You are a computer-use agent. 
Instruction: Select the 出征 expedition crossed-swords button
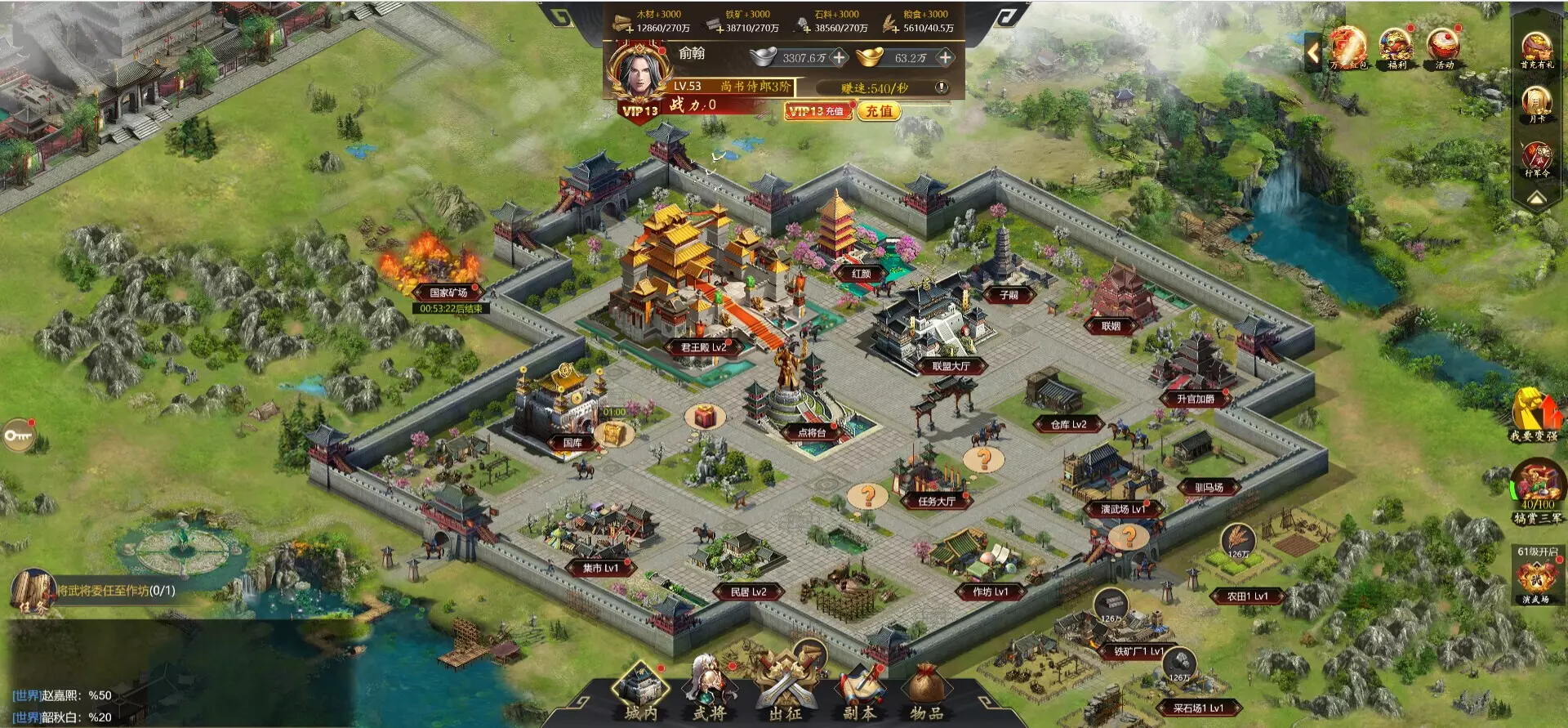(x=785, y=690)
